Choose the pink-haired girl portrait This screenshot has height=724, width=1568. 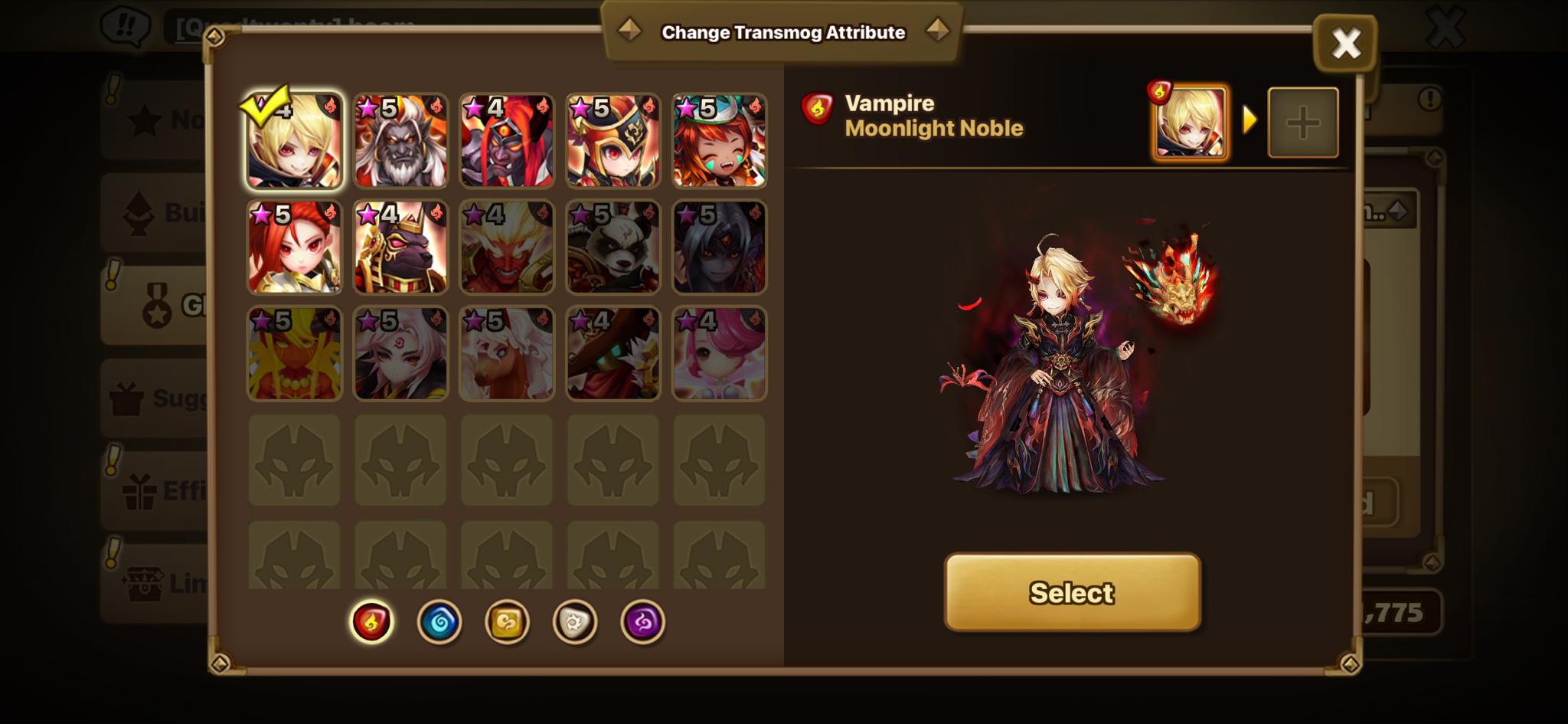click(719, 354)
